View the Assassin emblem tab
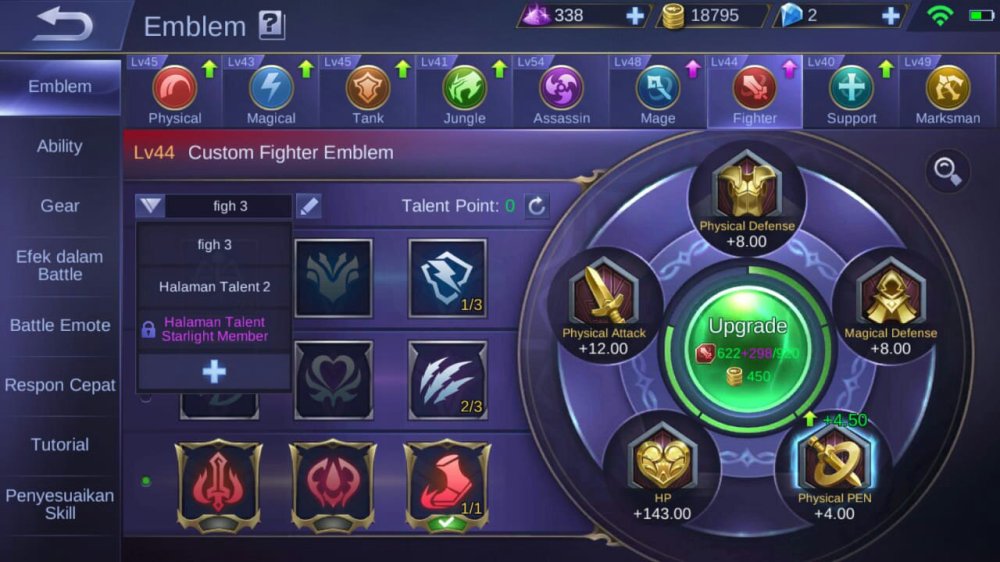The width and height of the screenshot is (1000, 562). tap(561, 92)
